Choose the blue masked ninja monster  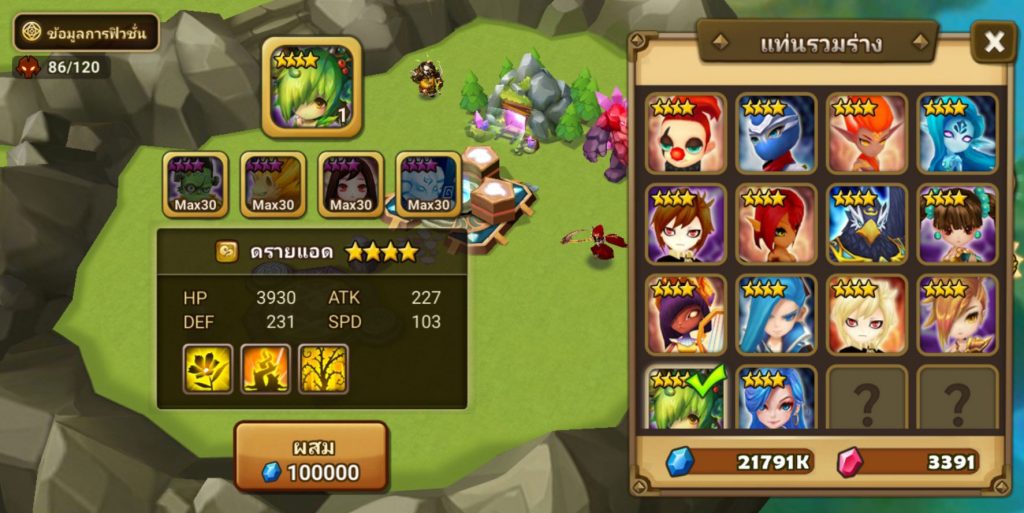pos(776,133)
